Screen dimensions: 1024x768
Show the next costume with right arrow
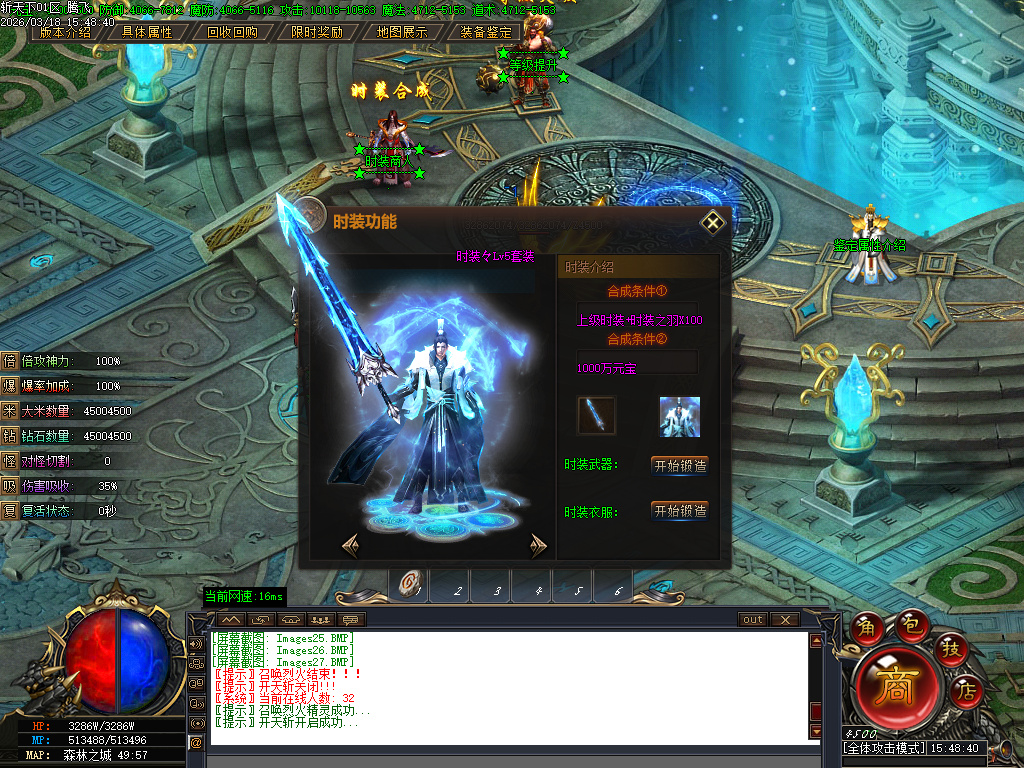tap(538, 545)
